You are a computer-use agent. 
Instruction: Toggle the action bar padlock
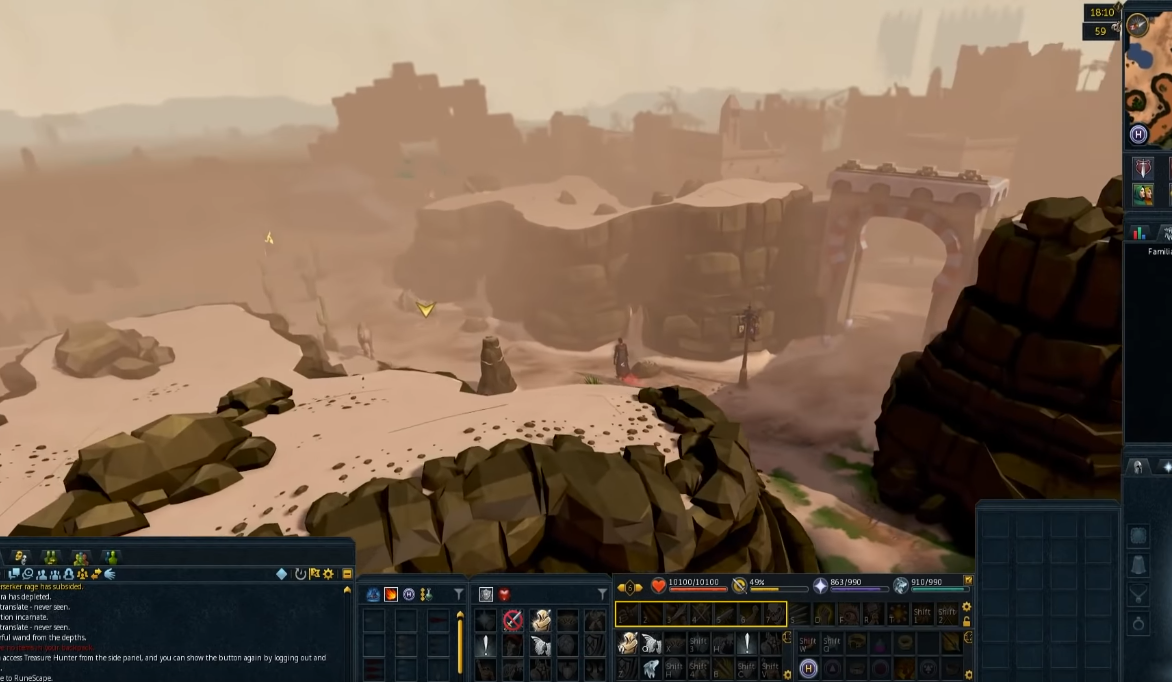pyautogui.click(x=966, y=621)
